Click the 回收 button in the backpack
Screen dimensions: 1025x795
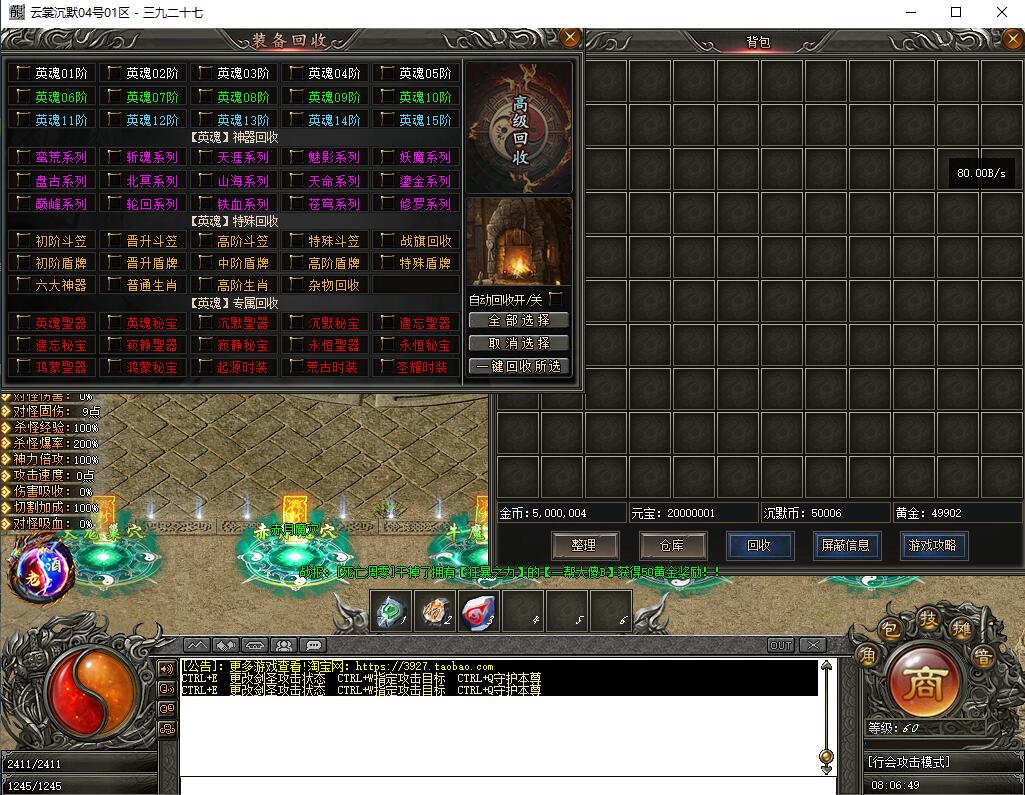(759, 545)
